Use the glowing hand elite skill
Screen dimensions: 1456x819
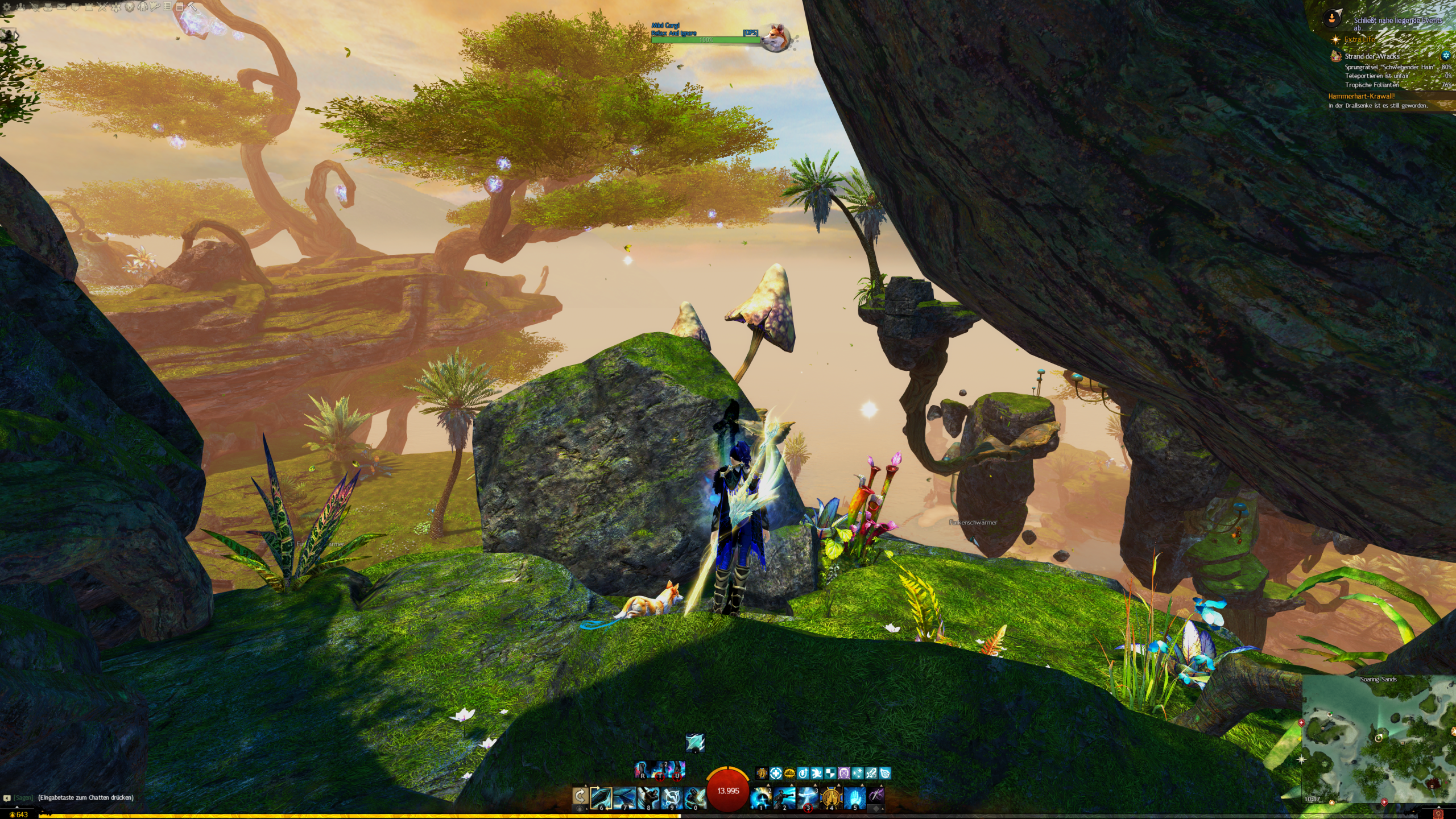point(854,798)
